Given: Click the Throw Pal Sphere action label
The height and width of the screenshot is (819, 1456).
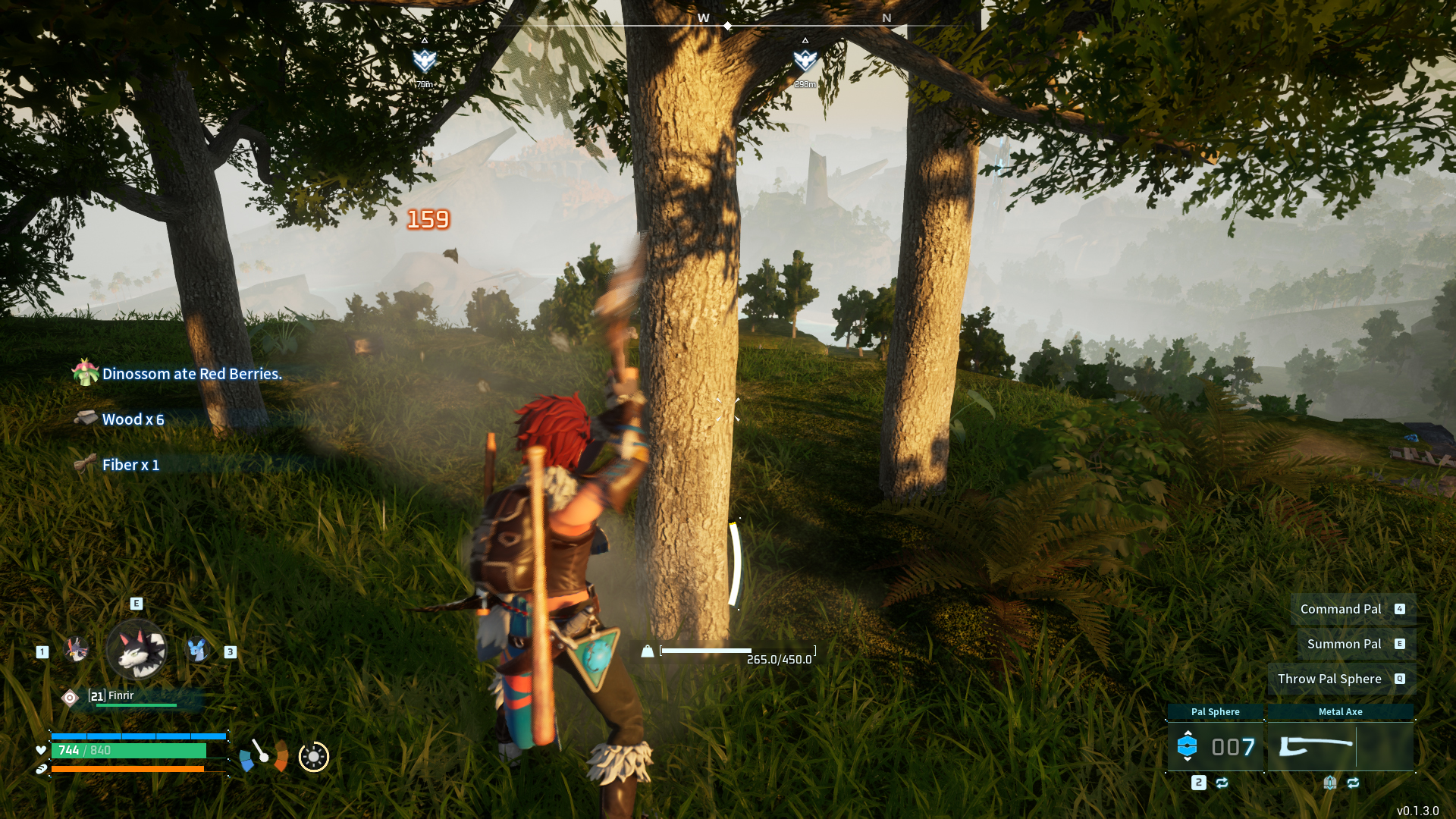Looking at the screenshot, I should coord(1329,679).
